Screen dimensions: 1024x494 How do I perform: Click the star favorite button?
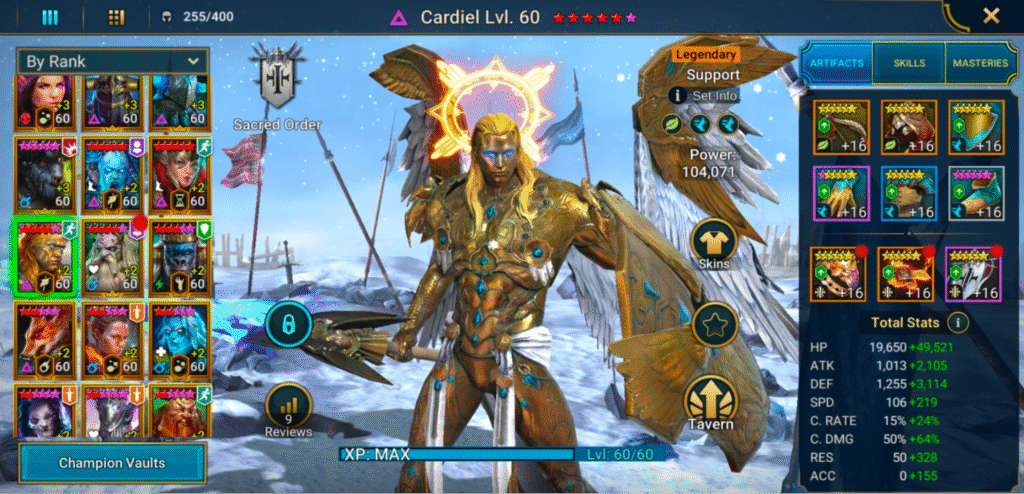(714, 325)
